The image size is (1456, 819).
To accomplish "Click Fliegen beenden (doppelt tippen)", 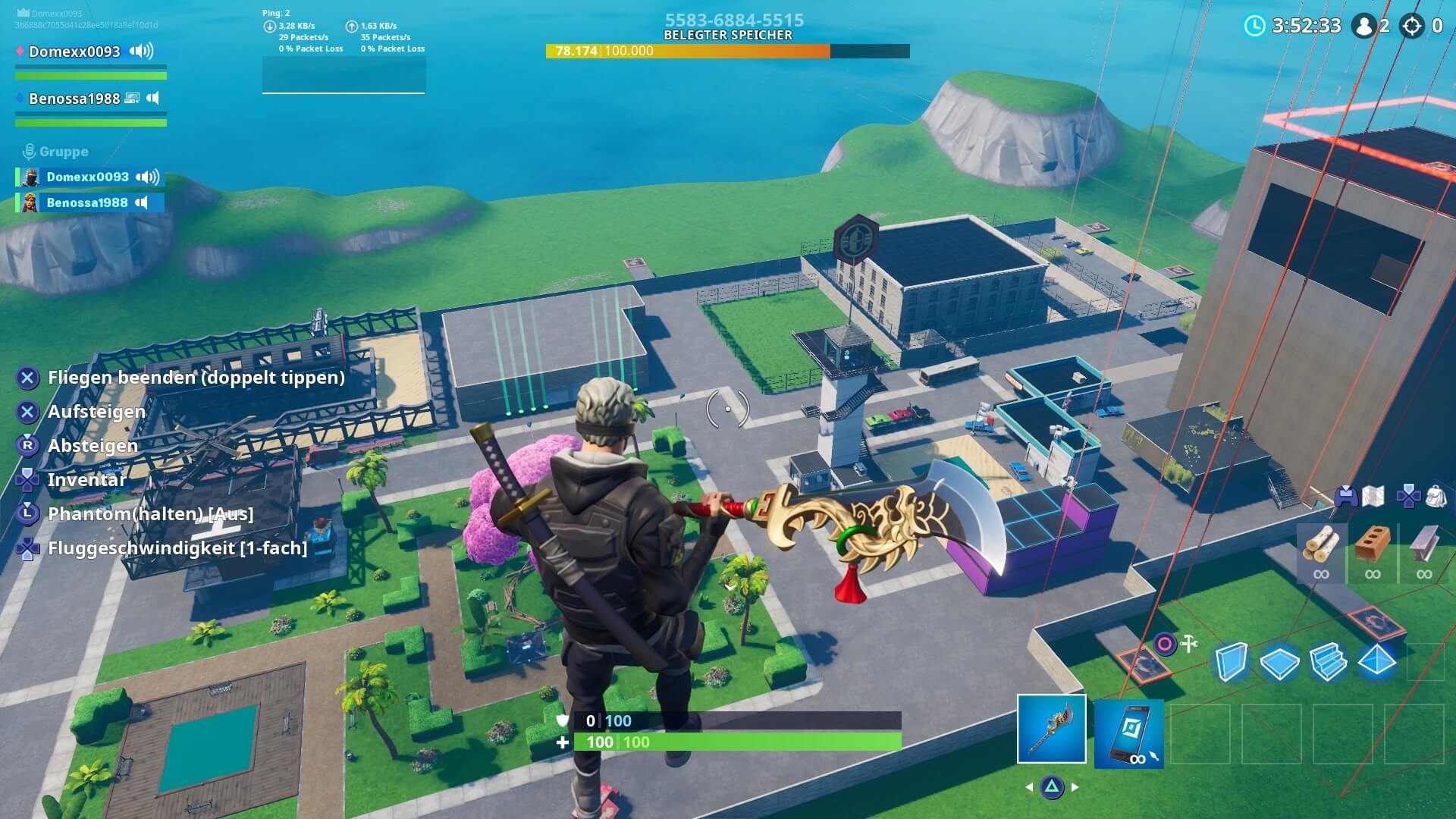I will [x=196, y=377].
